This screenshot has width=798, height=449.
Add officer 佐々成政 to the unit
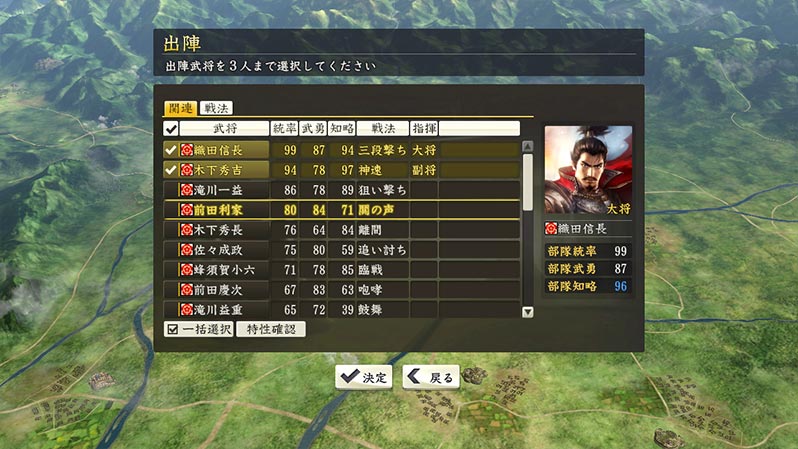coord(220,249)
